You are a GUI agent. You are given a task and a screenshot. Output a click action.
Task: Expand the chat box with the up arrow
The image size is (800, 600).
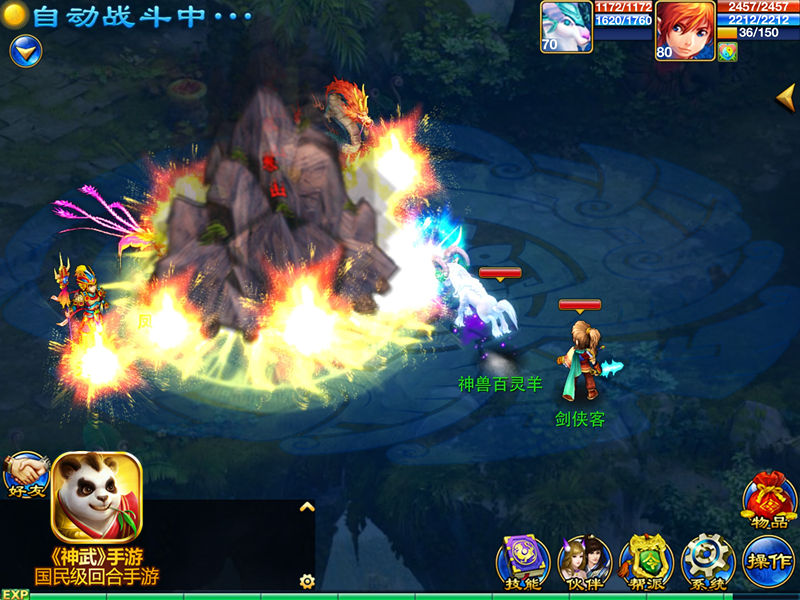point(307,507)
